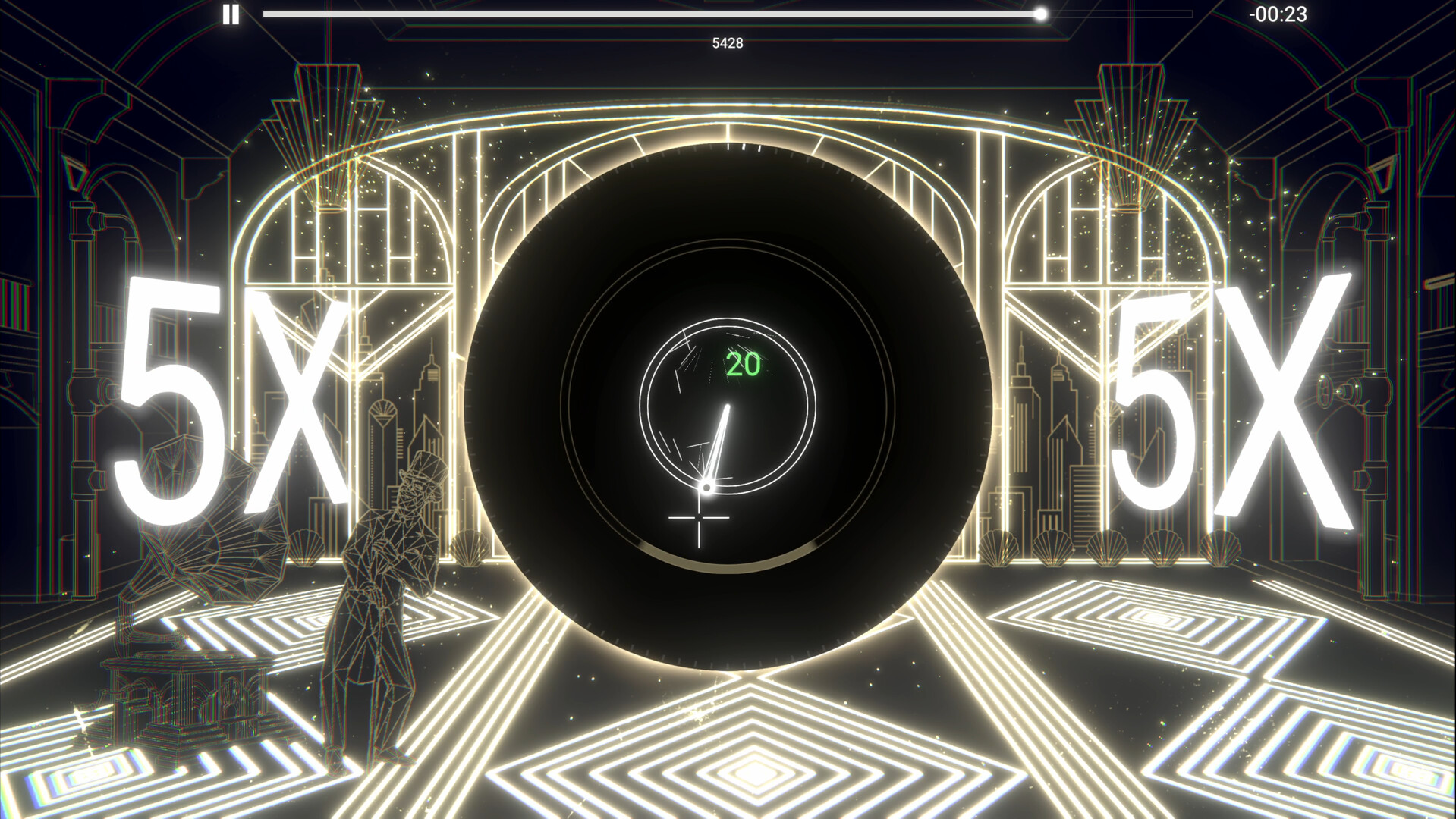
Task: Click the clock hand inside the target circle
Action: pos(719,444)
